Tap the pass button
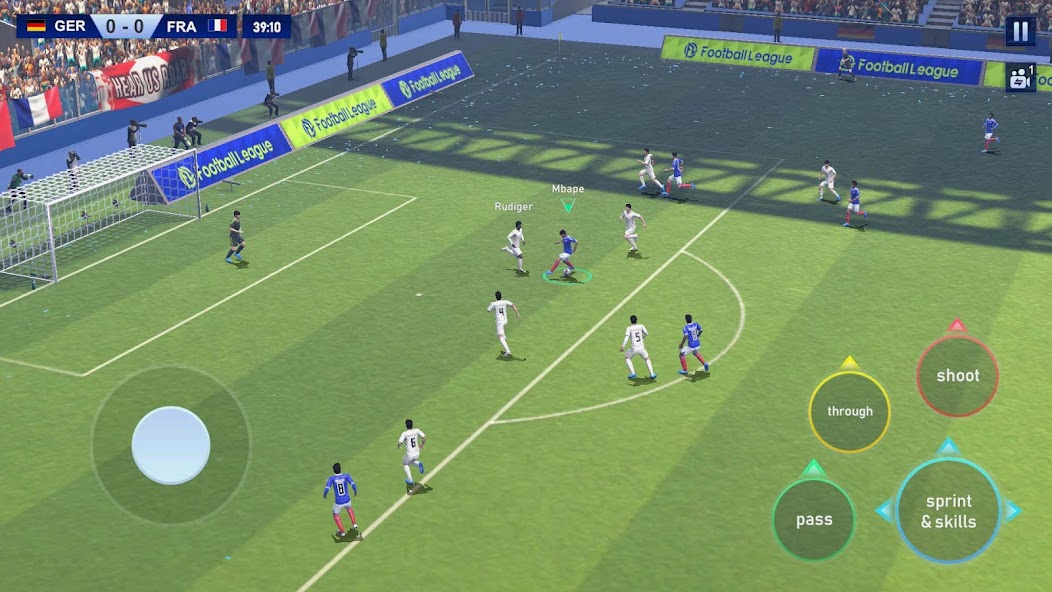Screen dimensions: 1052x592 [x=814, y=519]
